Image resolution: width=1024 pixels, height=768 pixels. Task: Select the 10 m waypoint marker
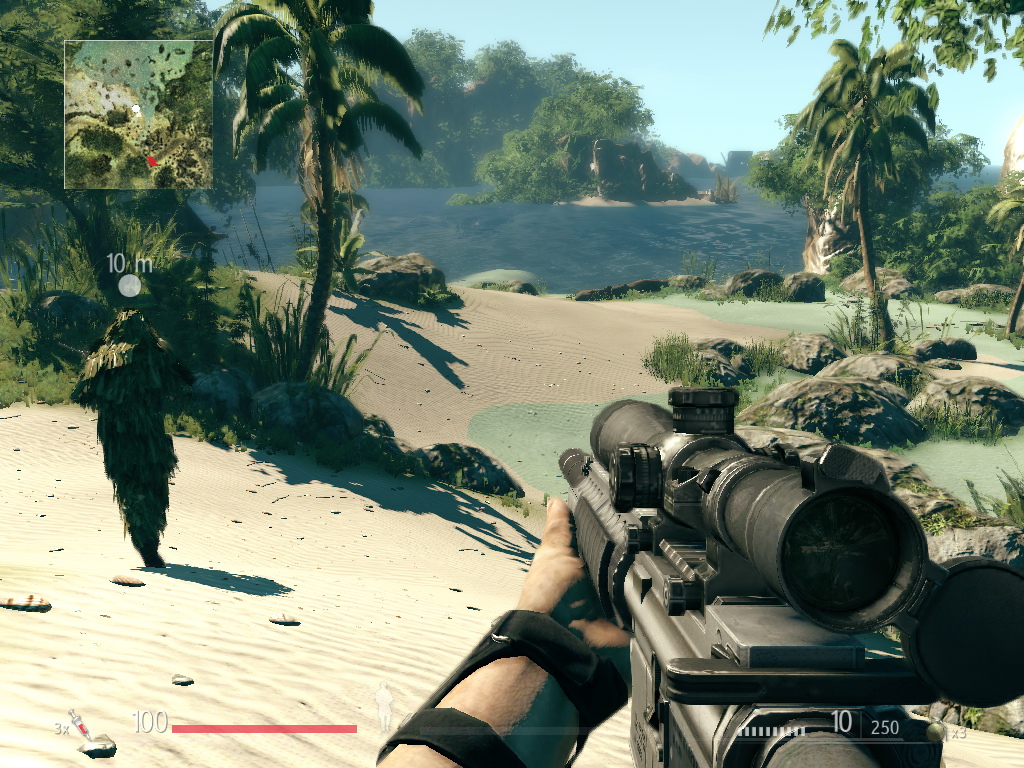129,286
